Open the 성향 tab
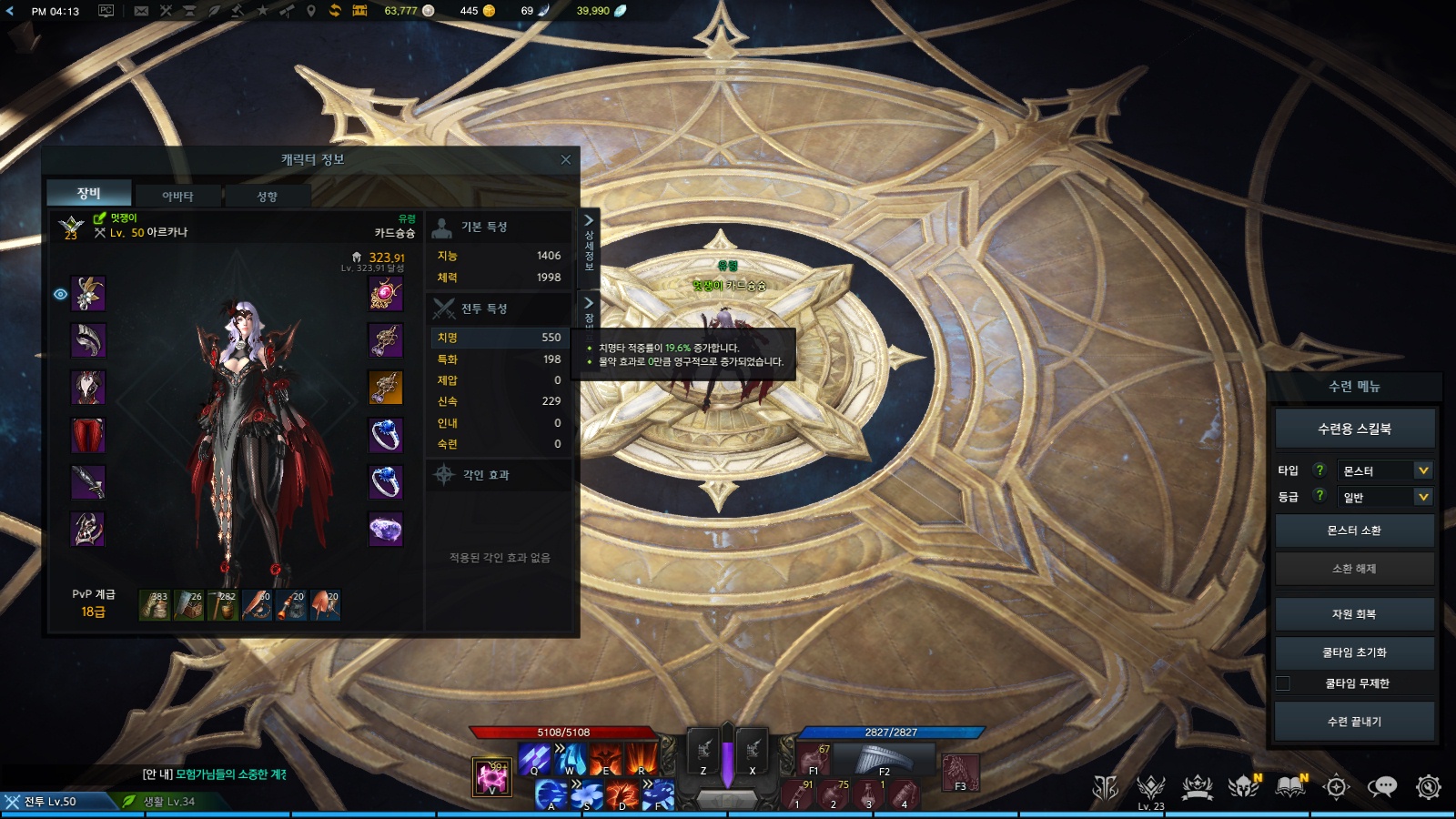The image size is (1456, 819). tap(267, 196)
